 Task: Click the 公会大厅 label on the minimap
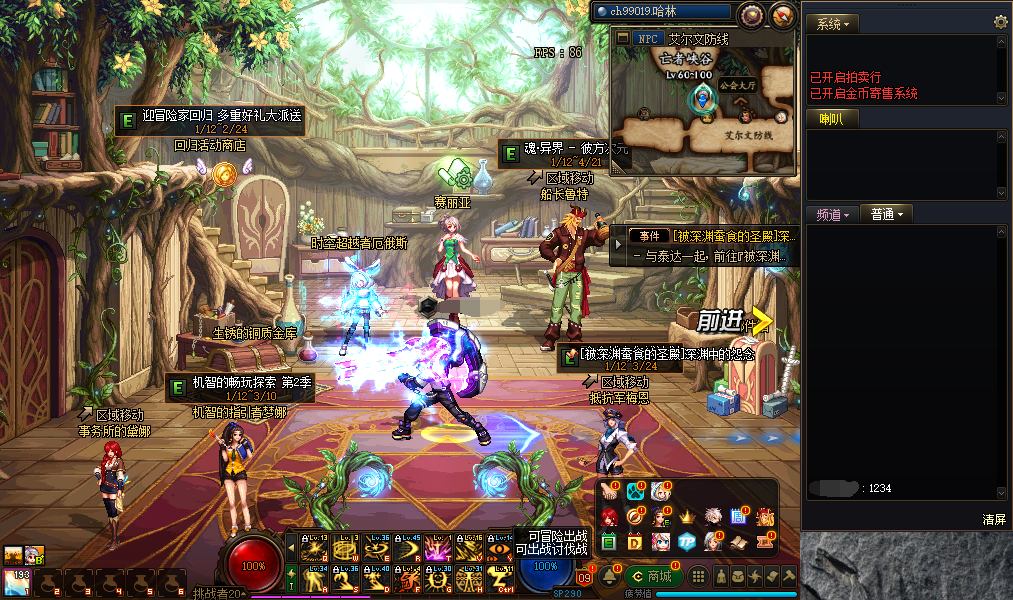pyautogui.click(x=740, y=87)
